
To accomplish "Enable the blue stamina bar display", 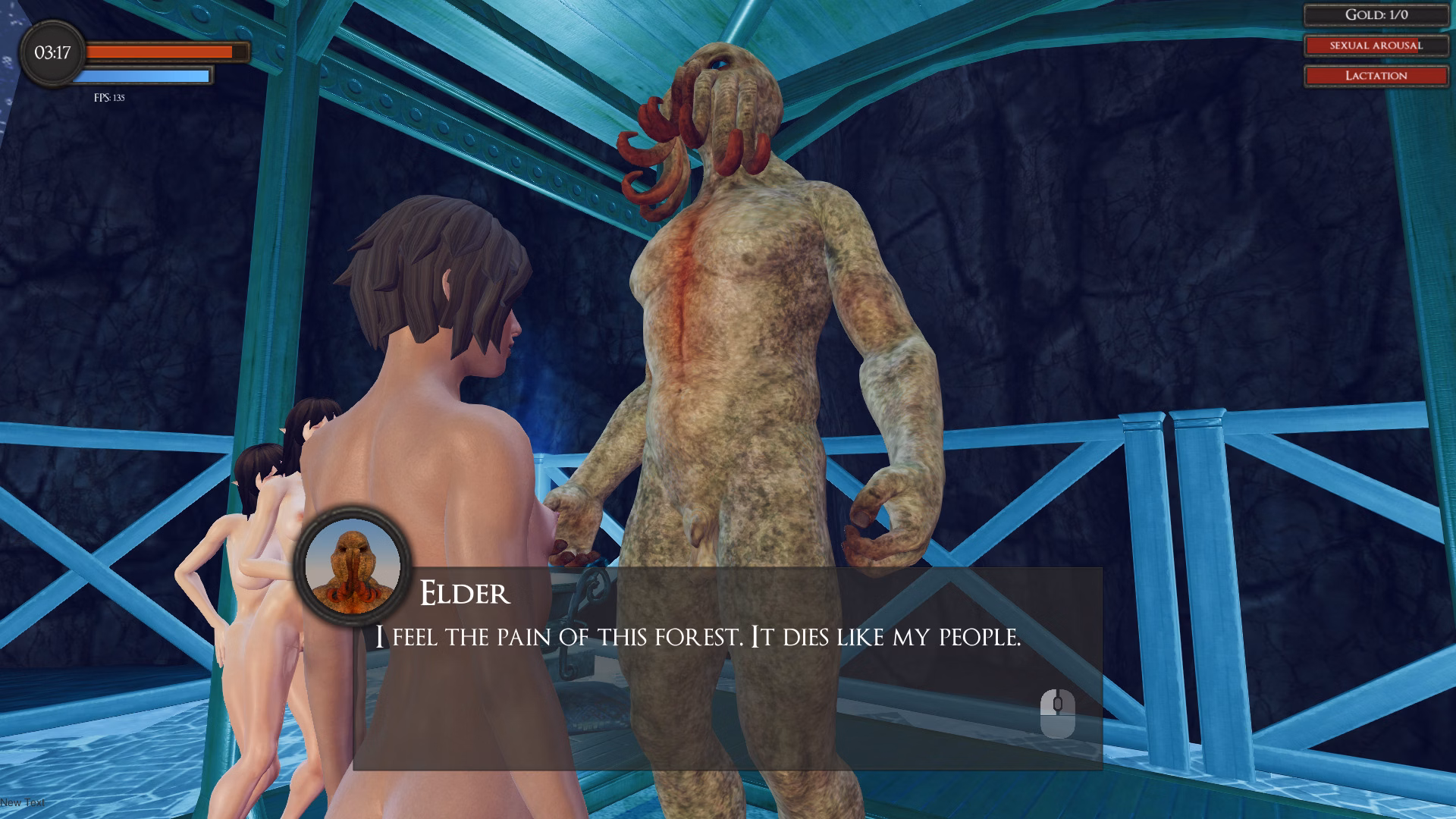I will [143, 75].
